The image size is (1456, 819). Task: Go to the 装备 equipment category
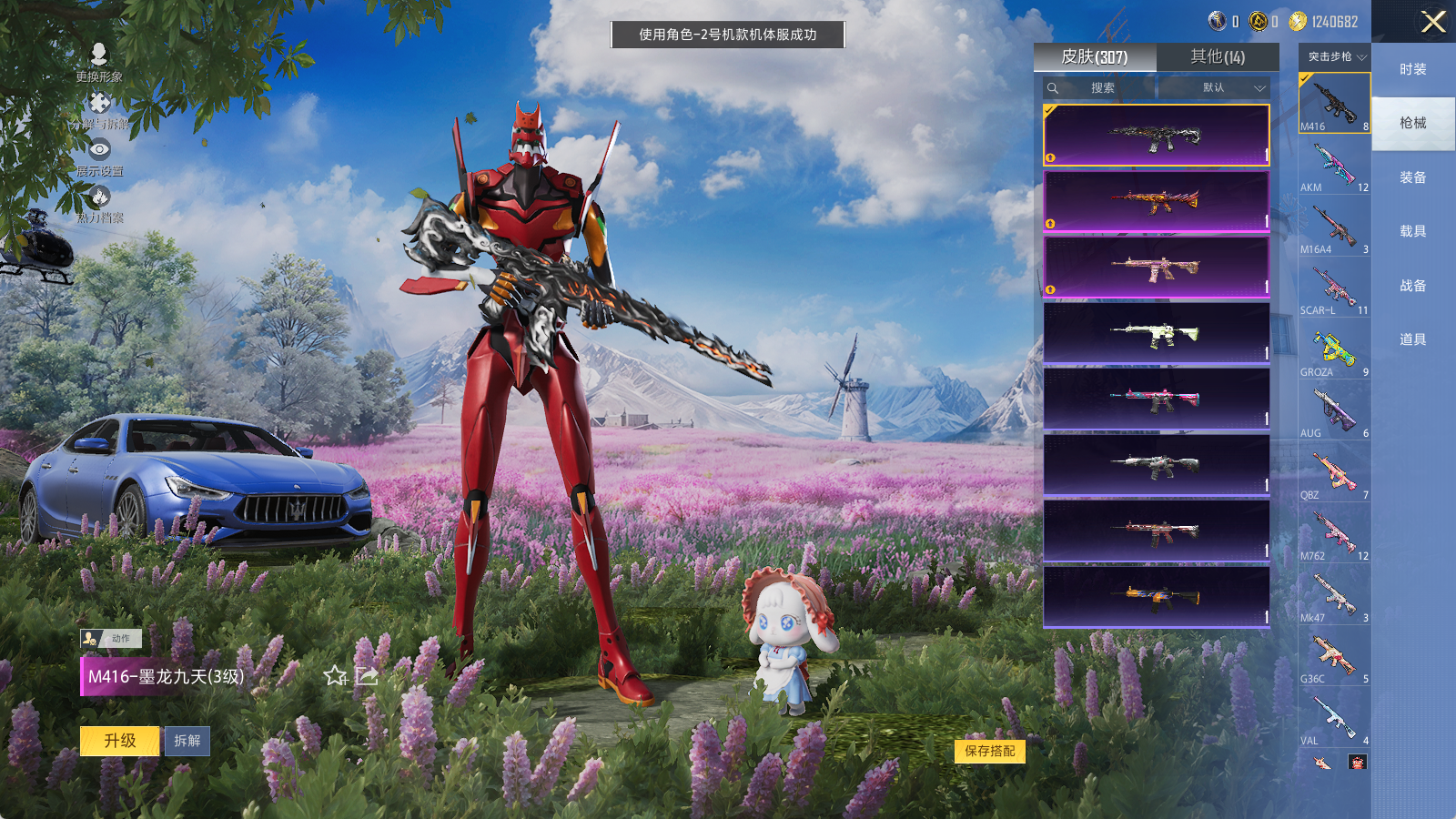click(x=1413, y=177)
